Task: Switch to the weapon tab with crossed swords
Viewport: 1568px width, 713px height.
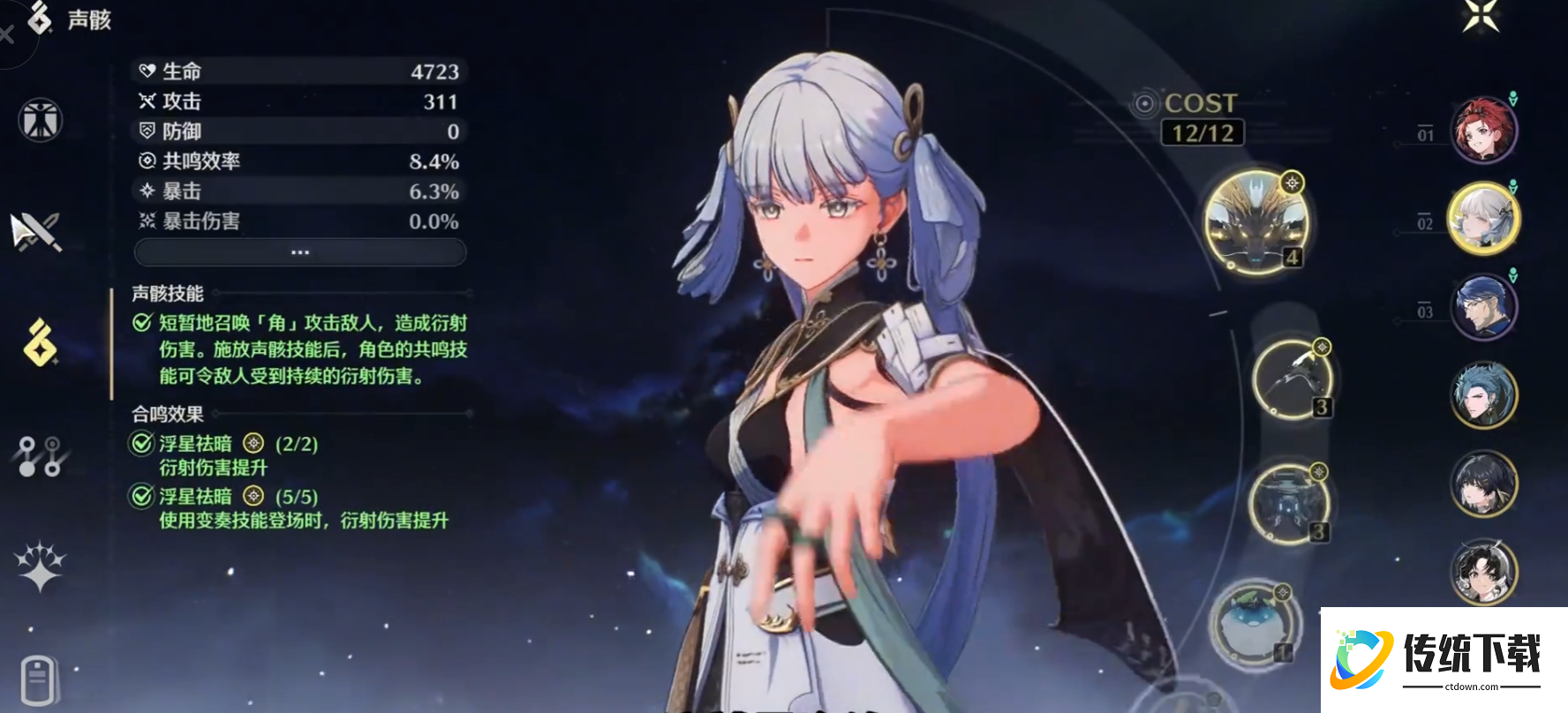Action: [36, 231]
